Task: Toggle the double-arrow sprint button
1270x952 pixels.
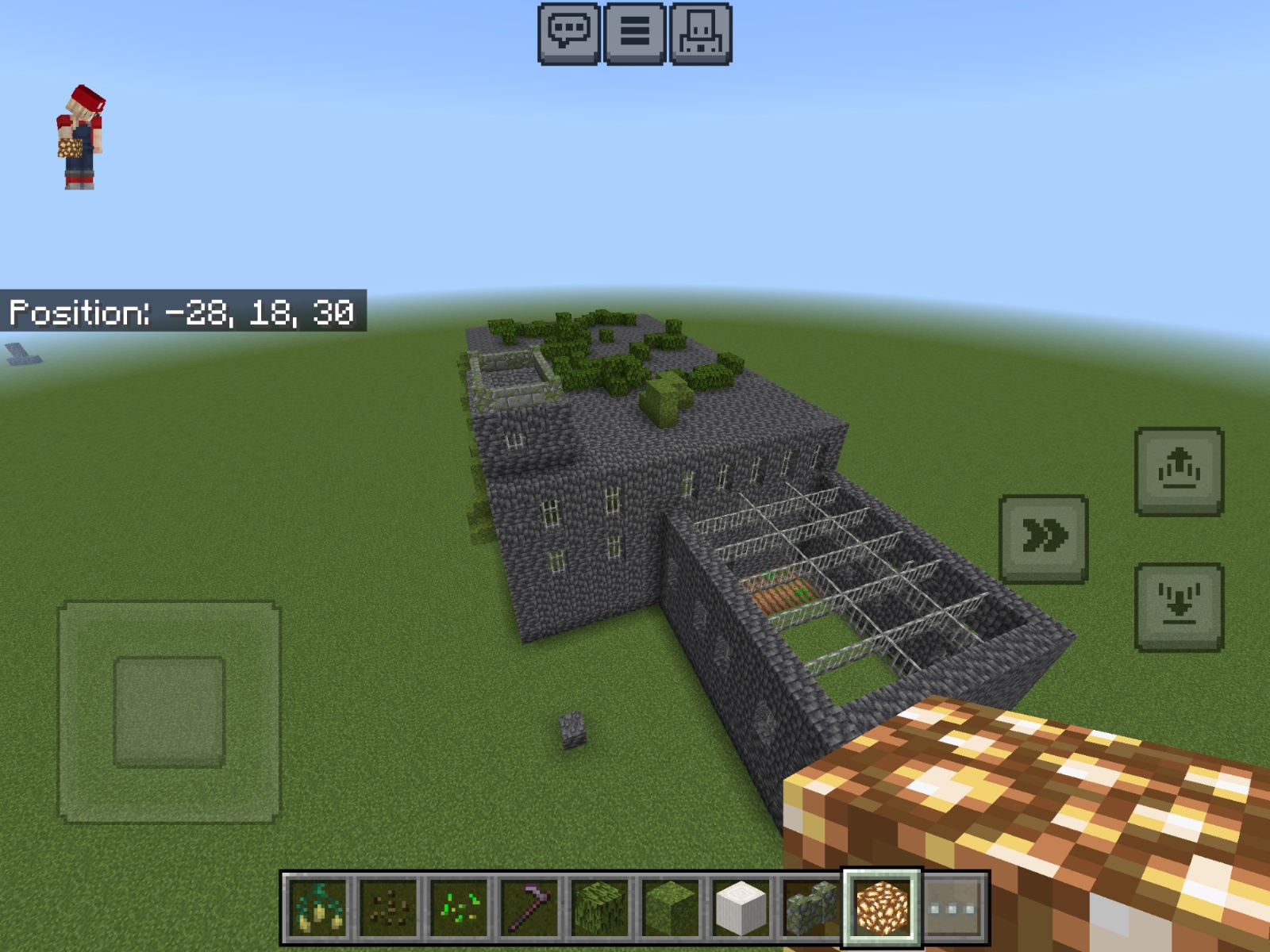Action: pyautogui.click(x=1043, y=539)
